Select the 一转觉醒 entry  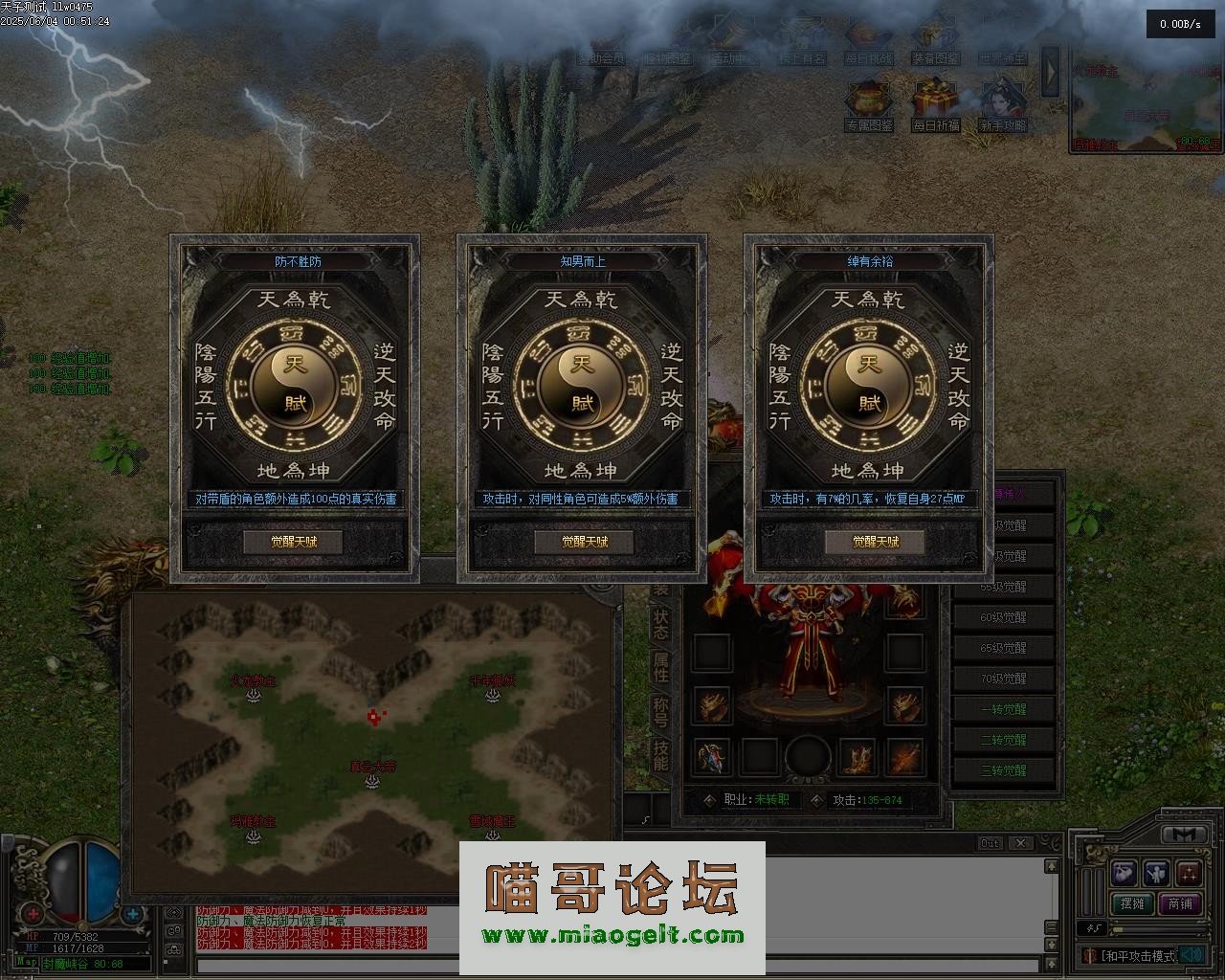pyautogui.click(x=1003, y=709)
